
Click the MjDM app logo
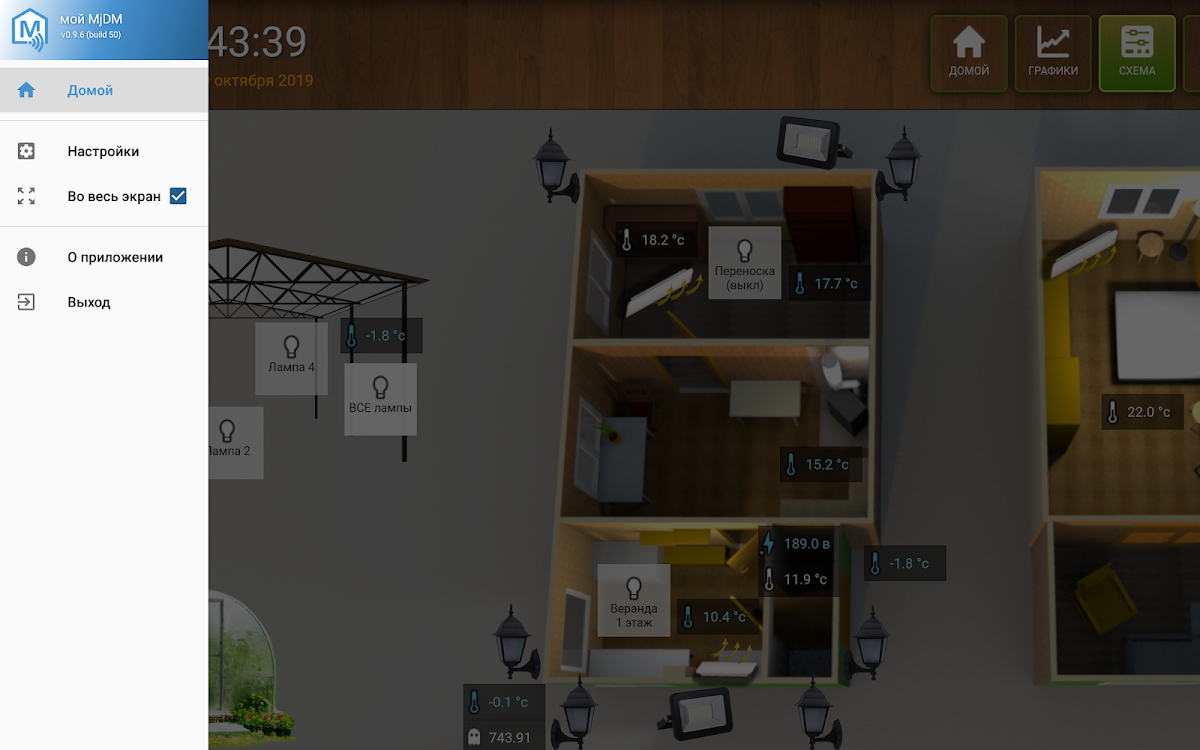tap(27, 28)
